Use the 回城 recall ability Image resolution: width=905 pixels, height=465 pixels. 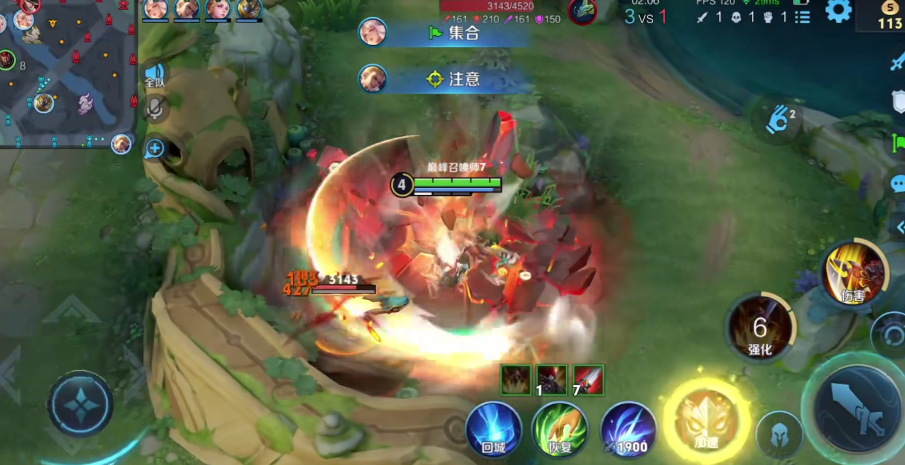pos(494,430)
